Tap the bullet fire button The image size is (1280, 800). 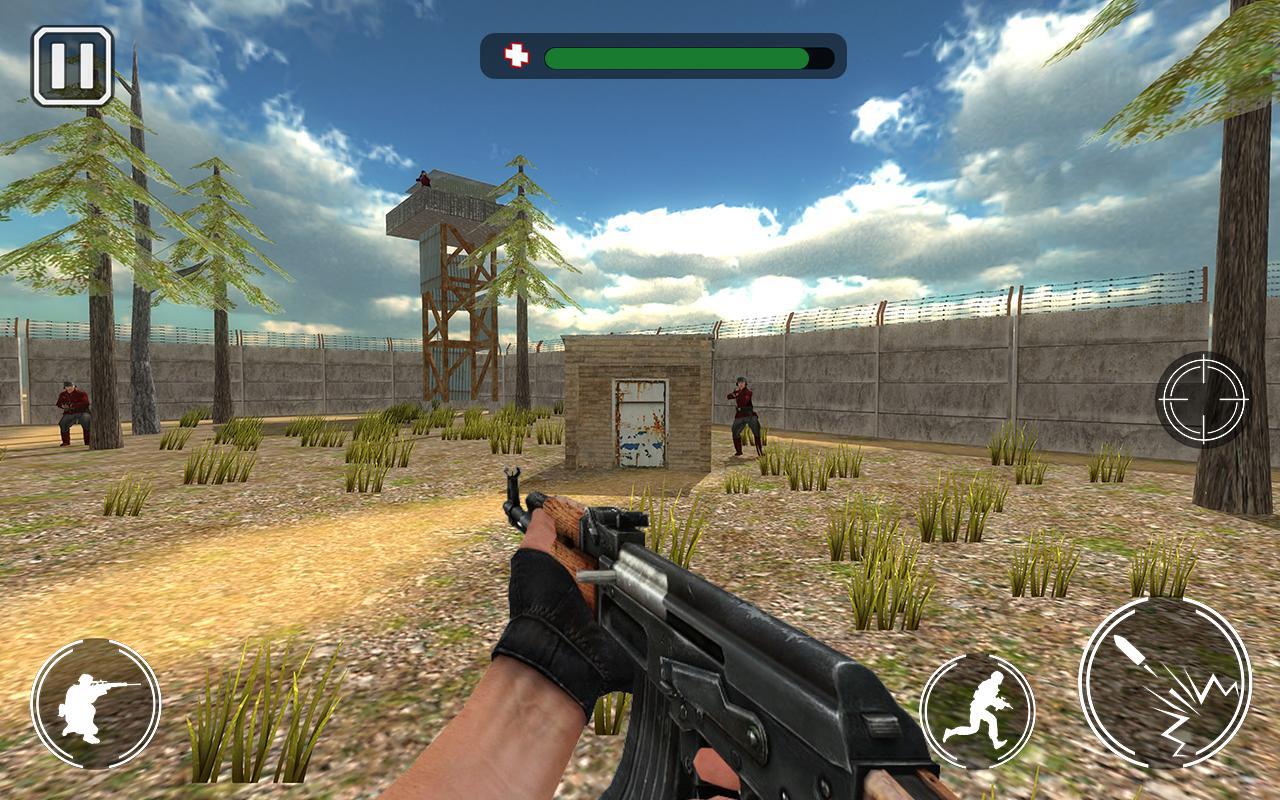1164,682
